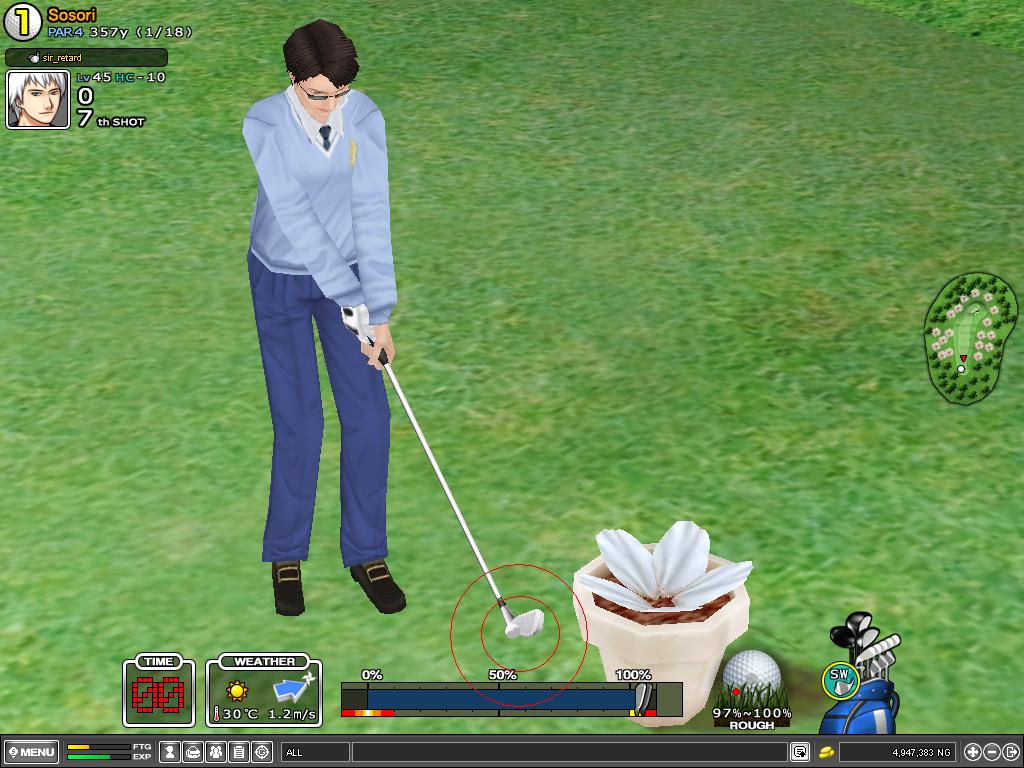Click the round minus button

point(992,752)
